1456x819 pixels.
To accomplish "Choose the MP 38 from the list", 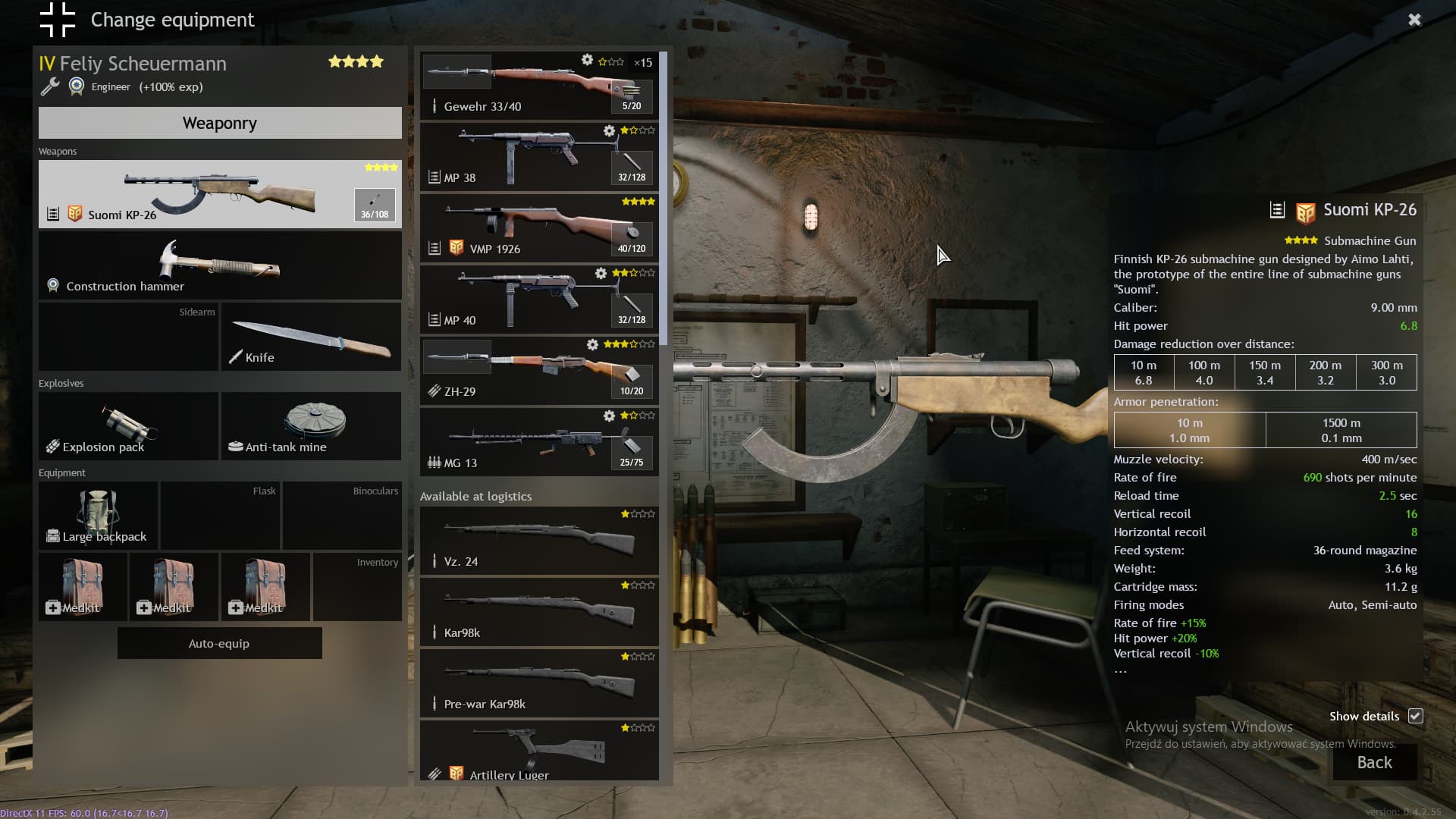I will (x=539, y=157).
